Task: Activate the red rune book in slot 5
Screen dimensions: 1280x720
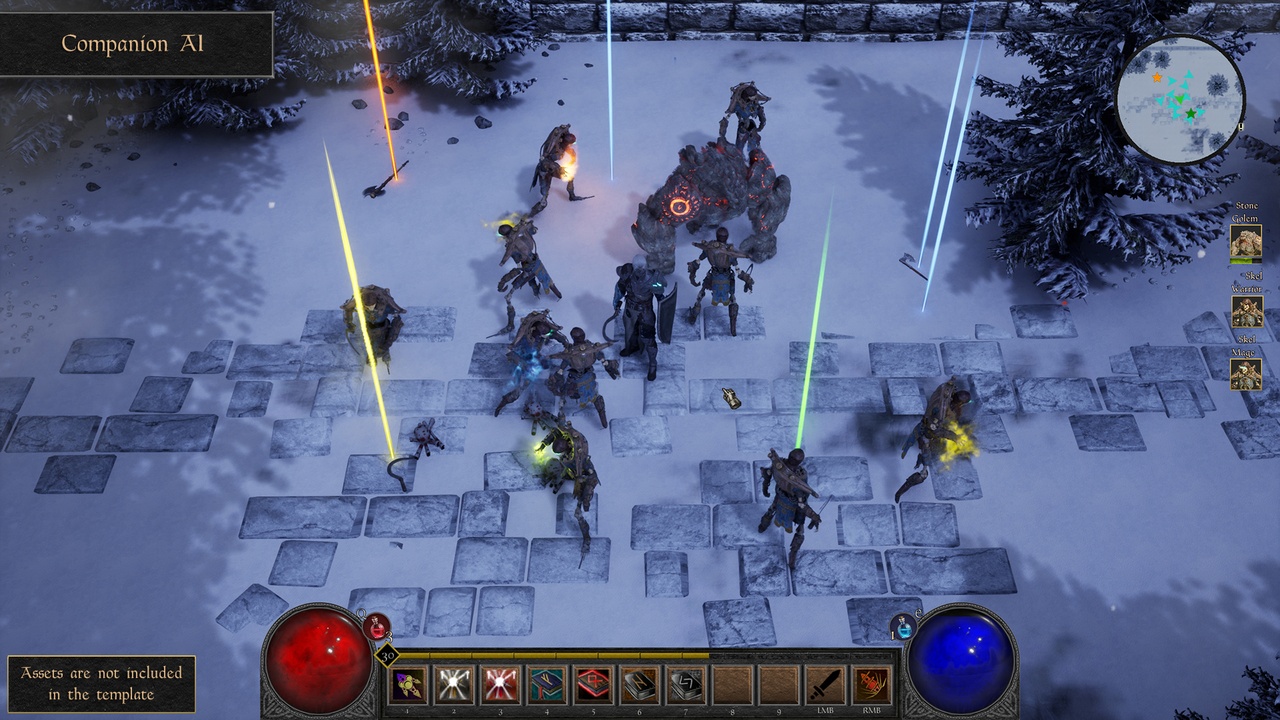Action: [x=593, y=685]
